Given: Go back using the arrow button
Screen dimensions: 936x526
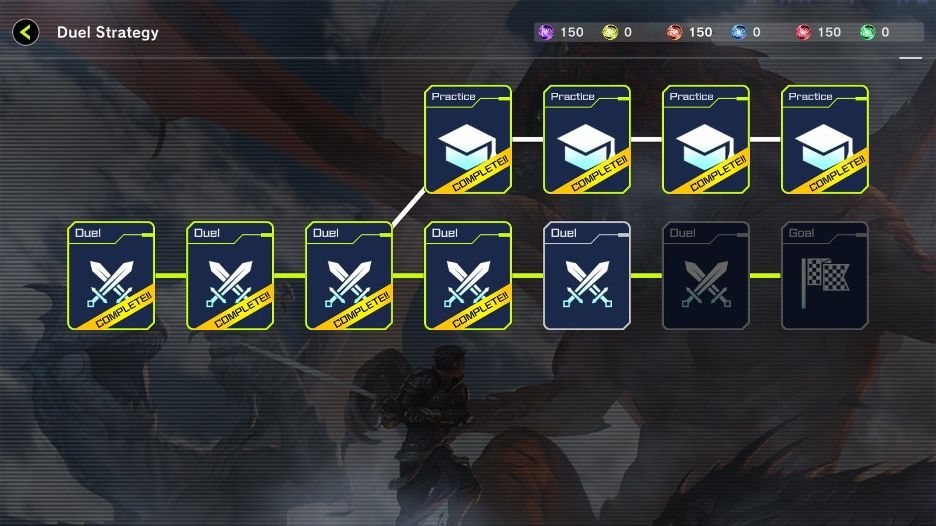Looking at the screenshot, I should coord(26,32).
